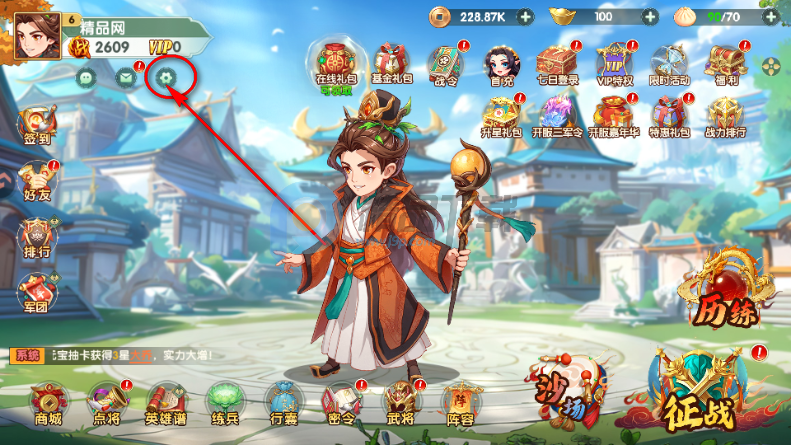Open the 商城 shop
This screenshot has height=445, width=791.
click(x=47, y=404)
